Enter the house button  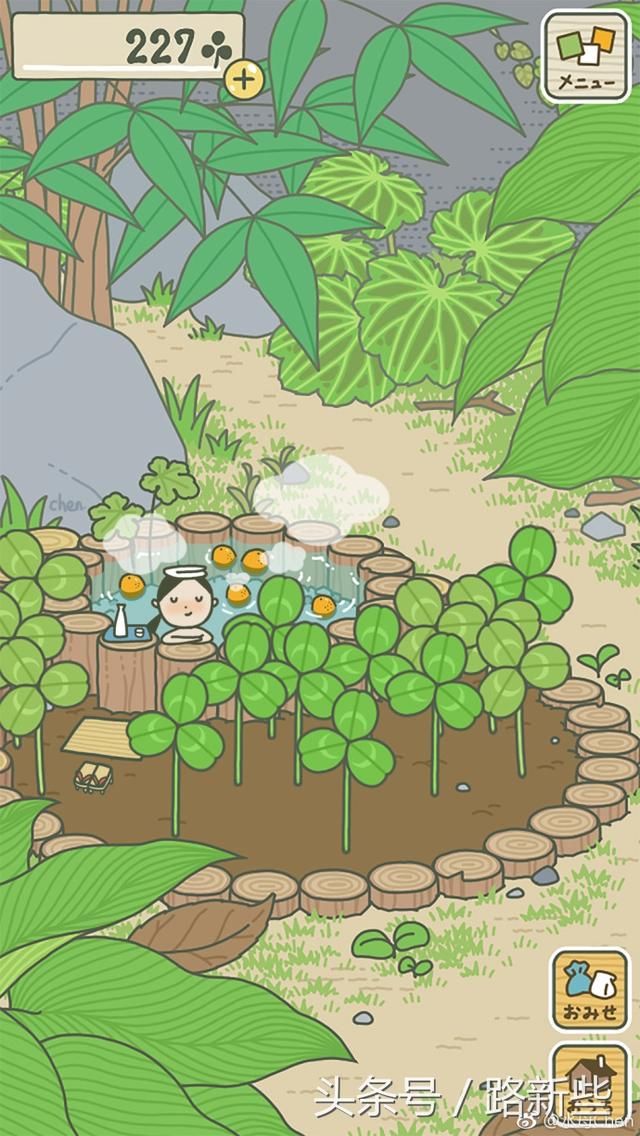click(x=590, y=1085)
